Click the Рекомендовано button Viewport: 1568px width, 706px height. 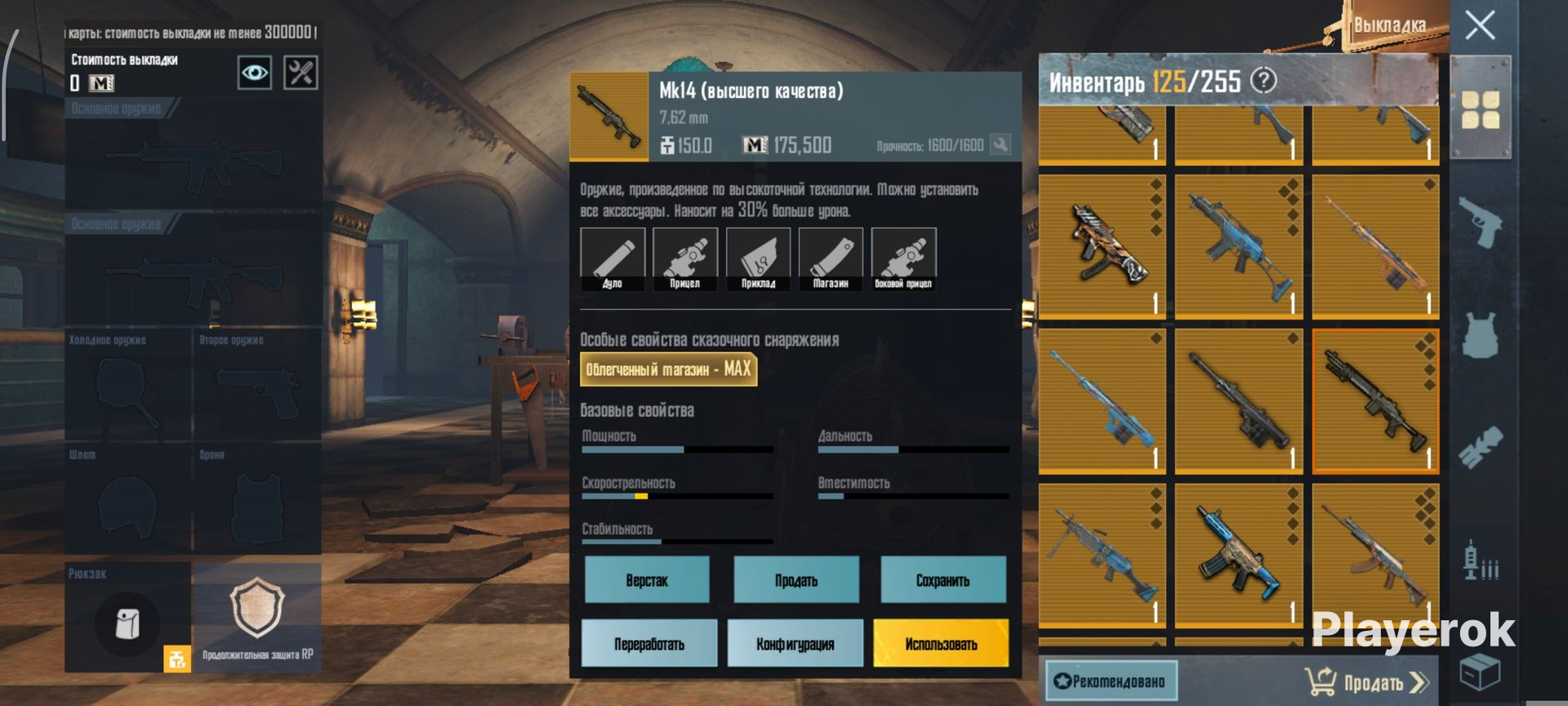[x=1111, y=681]
